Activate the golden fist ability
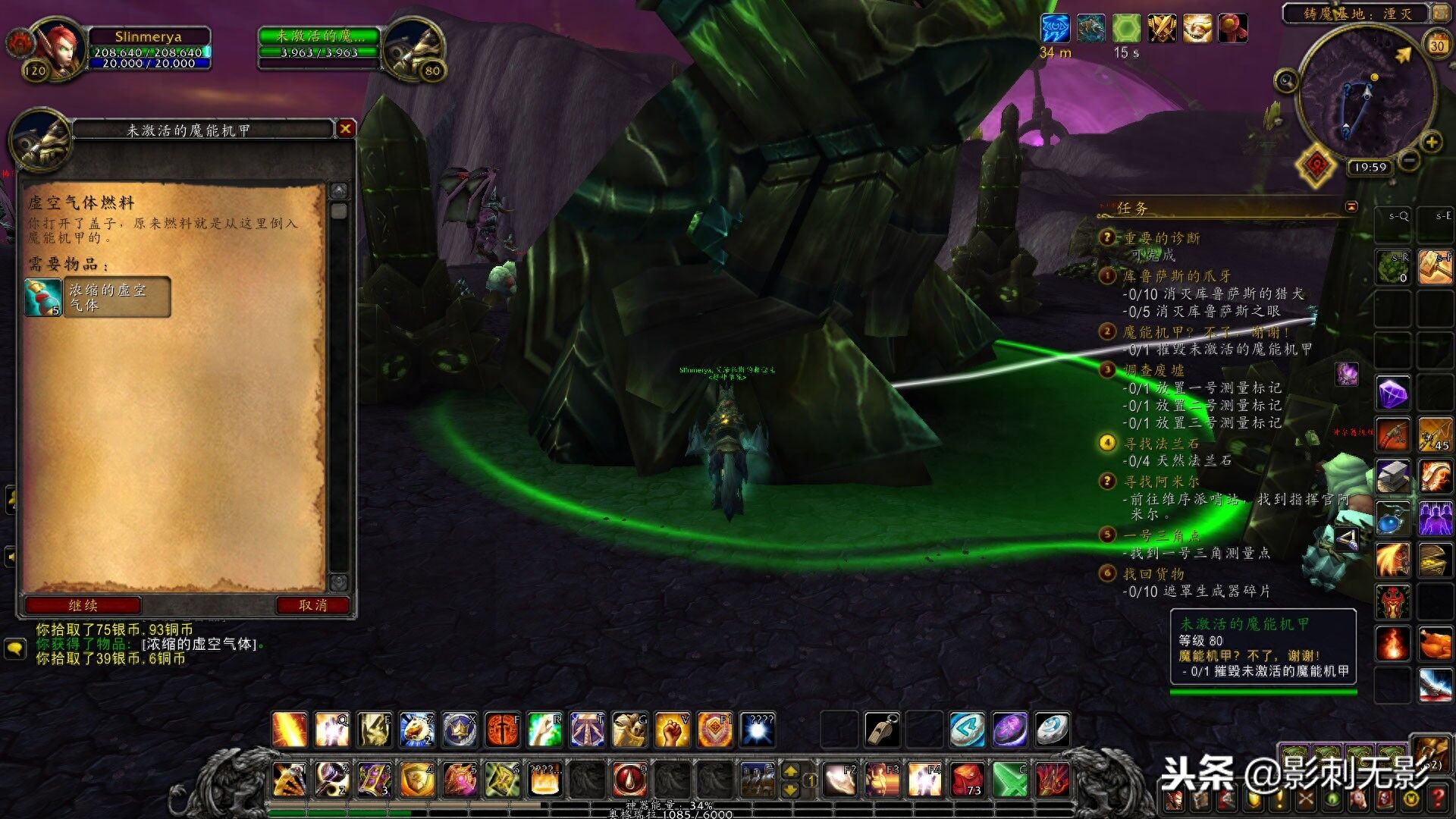 [672, 730]
